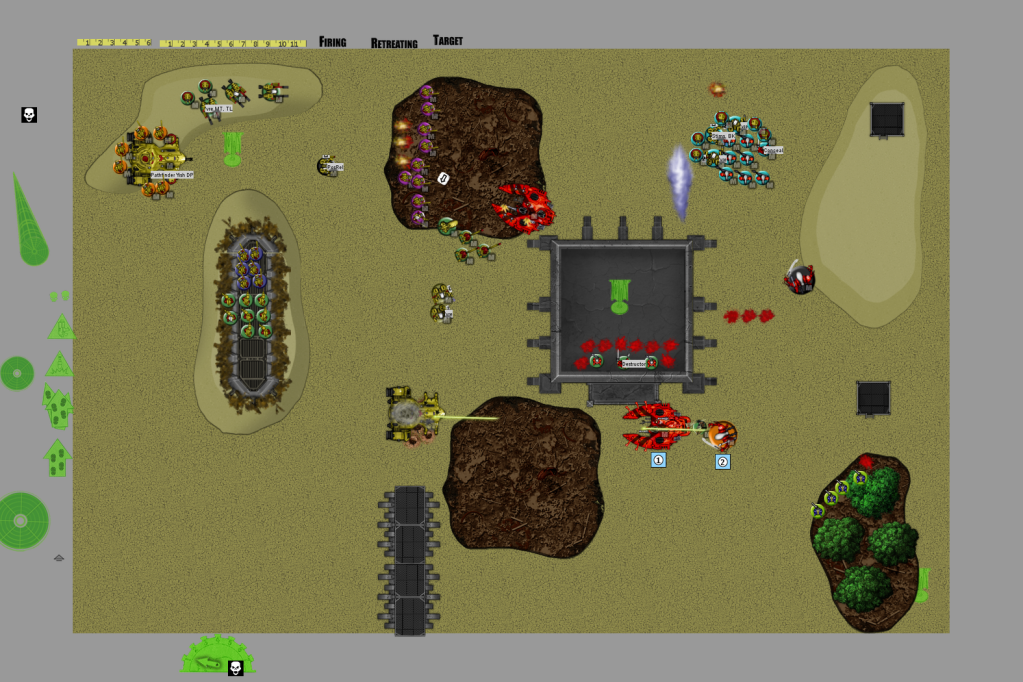Select the numbered marker 1
Screen dimensions: 1023x682
(x=658, y=460)
